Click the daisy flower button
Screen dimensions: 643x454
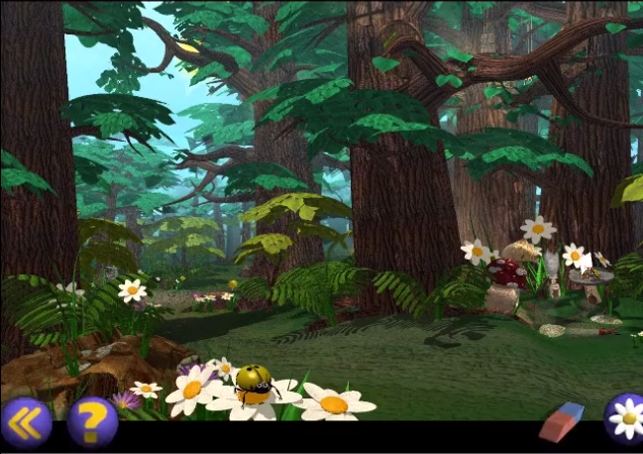pyautogui.click(x=624, y=416)
